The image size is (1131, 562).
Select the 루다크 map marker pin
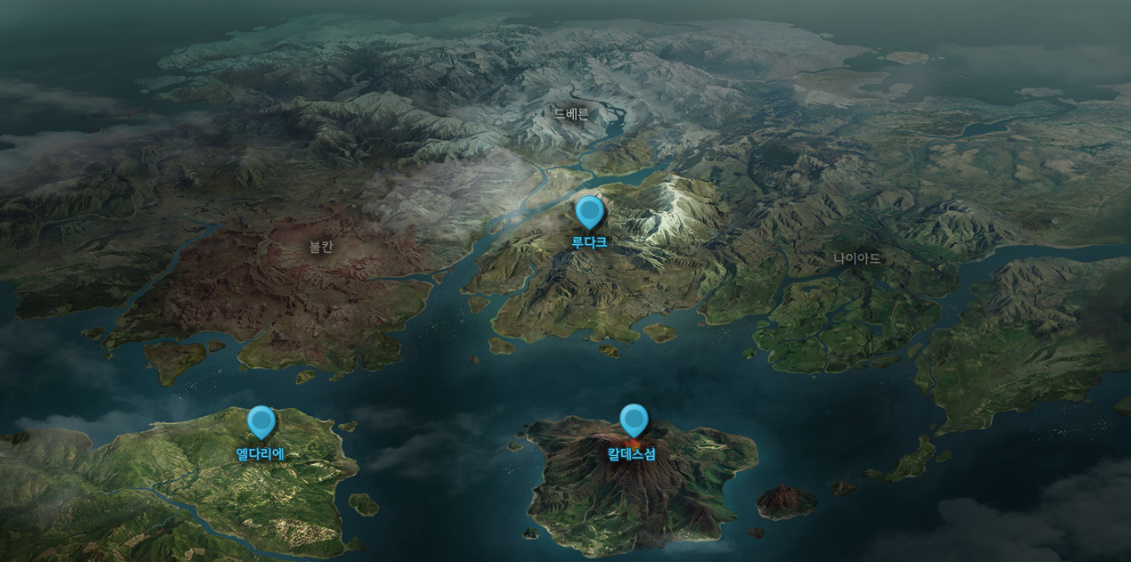tap(590, 212)
